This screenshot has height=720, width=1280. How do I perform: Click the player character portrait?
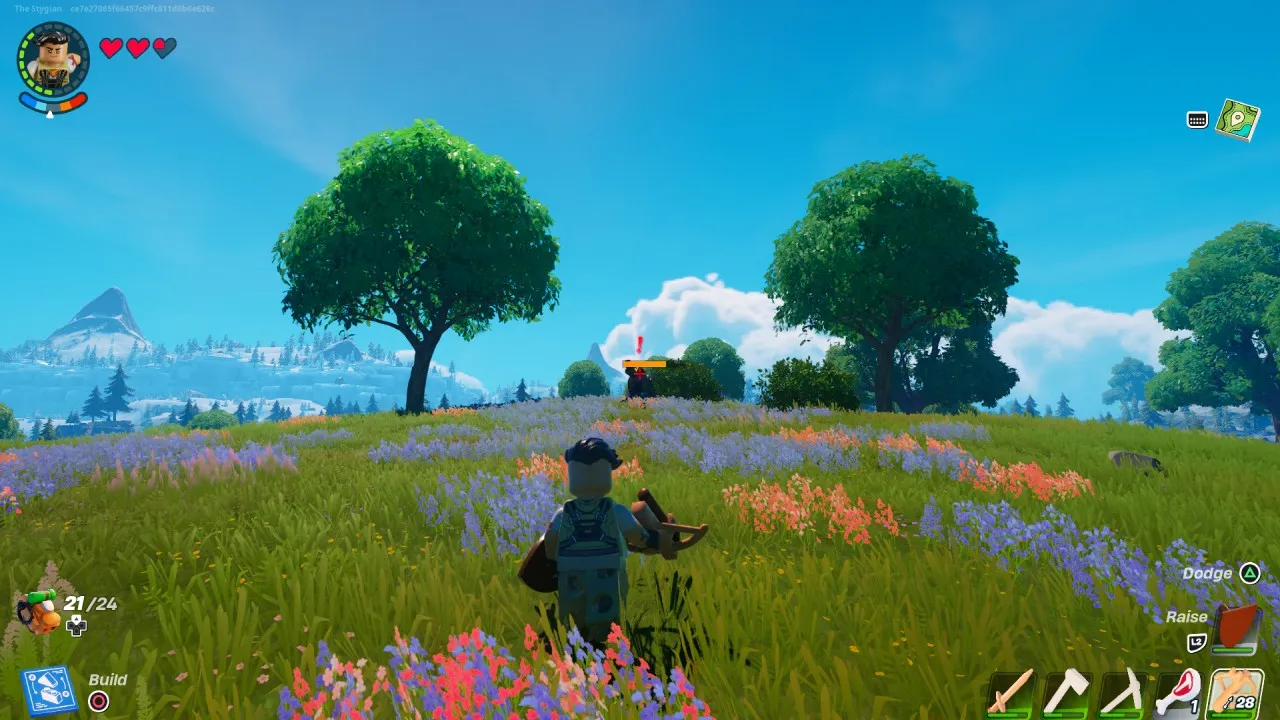point(53,59)
